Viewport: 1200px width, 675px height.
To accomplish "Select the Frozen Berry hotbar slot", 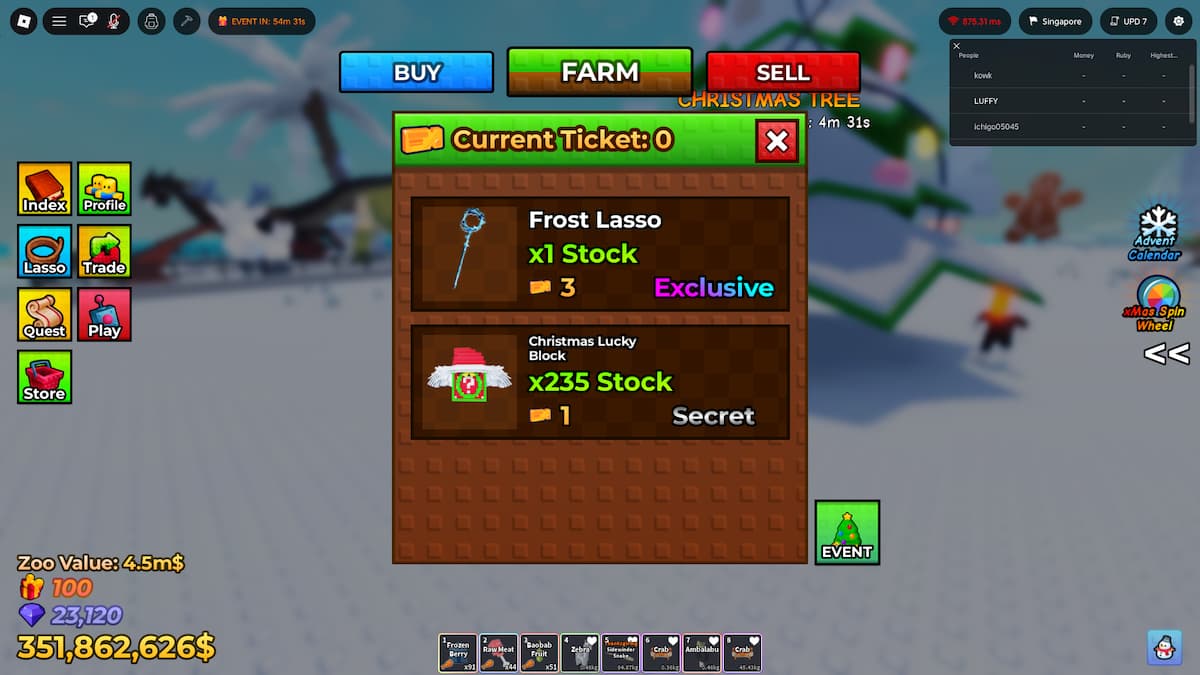I will (x=458, y=653).
